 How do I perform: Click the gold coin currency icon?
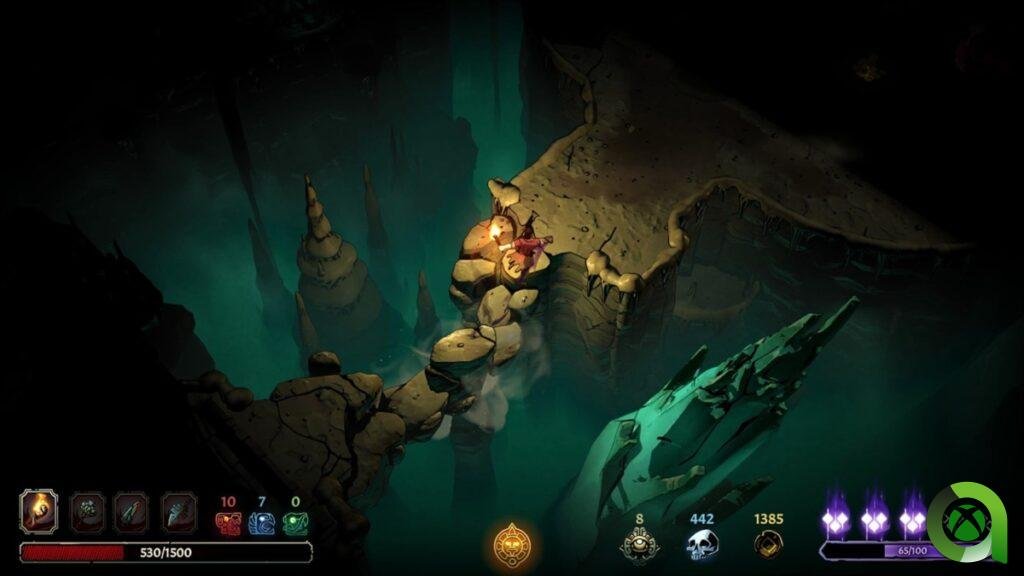[767, 543]
